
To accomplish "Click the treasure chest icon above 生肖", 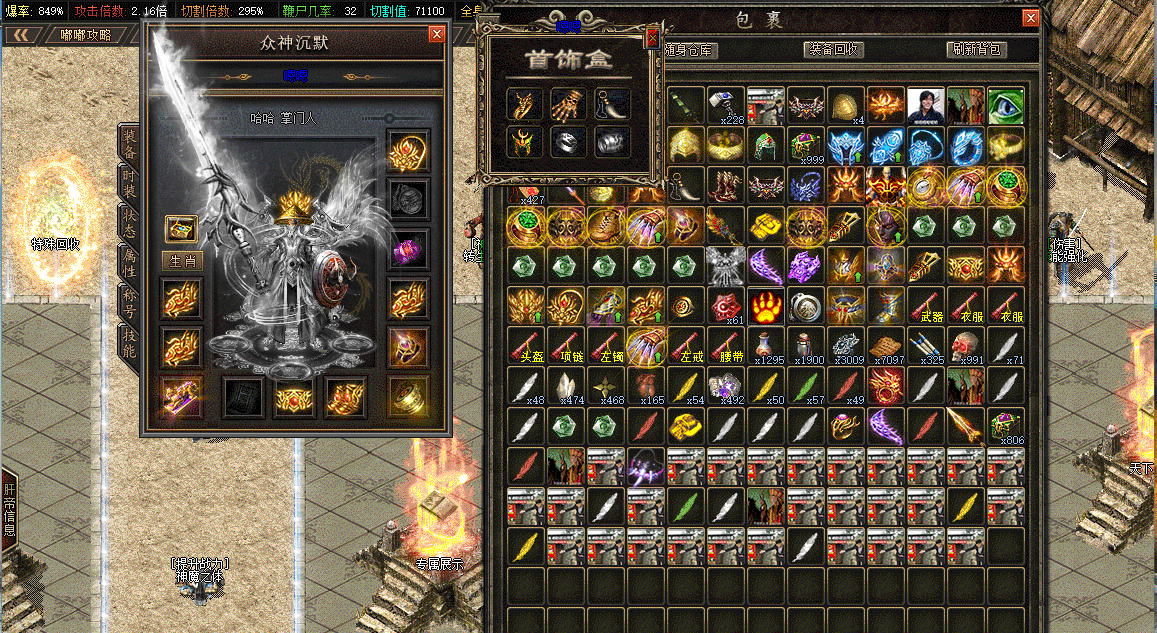I will 181,228.
